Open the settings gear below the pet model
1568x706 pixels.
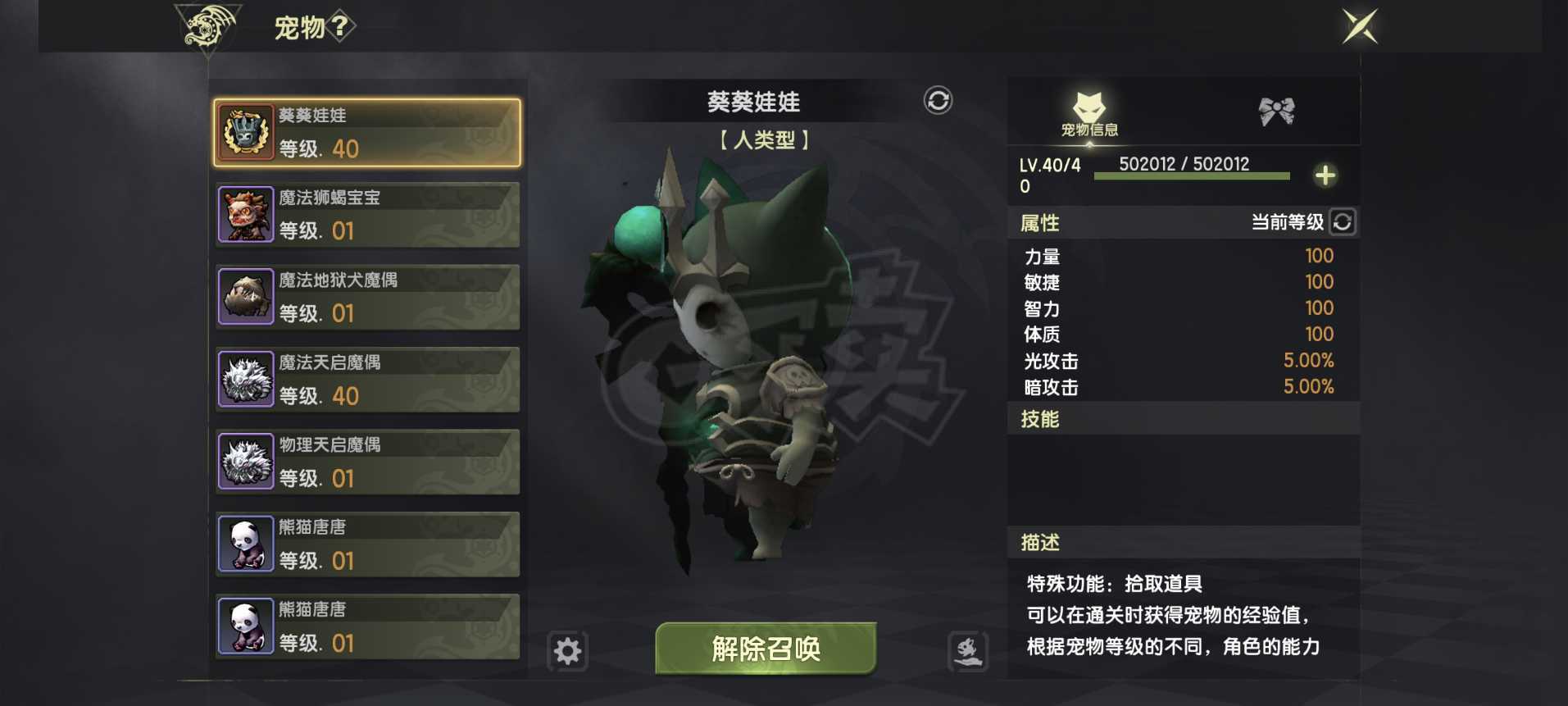(x=568, y=651)
